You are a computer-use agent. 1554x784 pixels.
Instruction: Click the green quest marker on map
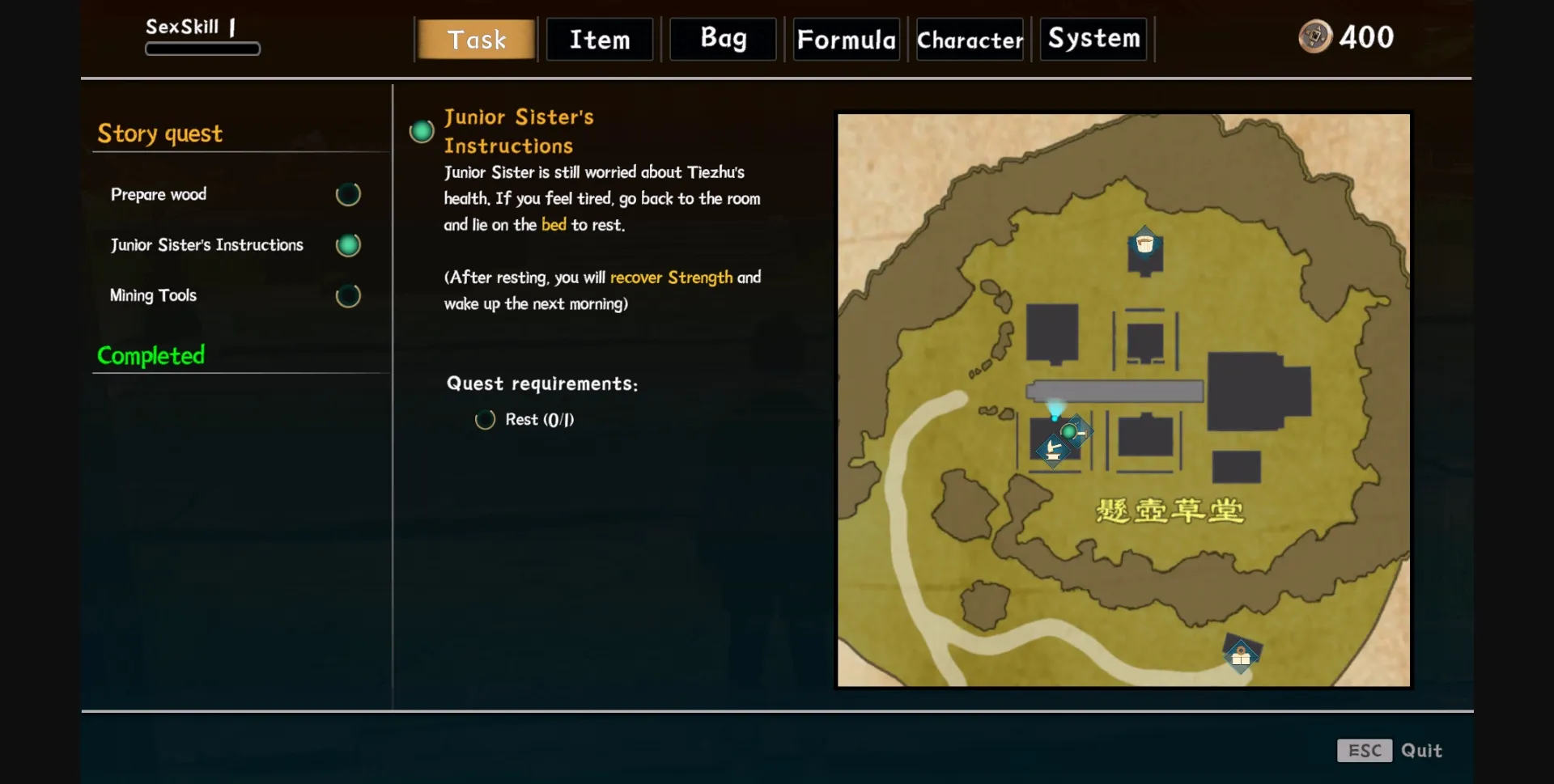tap(1070, 432)
